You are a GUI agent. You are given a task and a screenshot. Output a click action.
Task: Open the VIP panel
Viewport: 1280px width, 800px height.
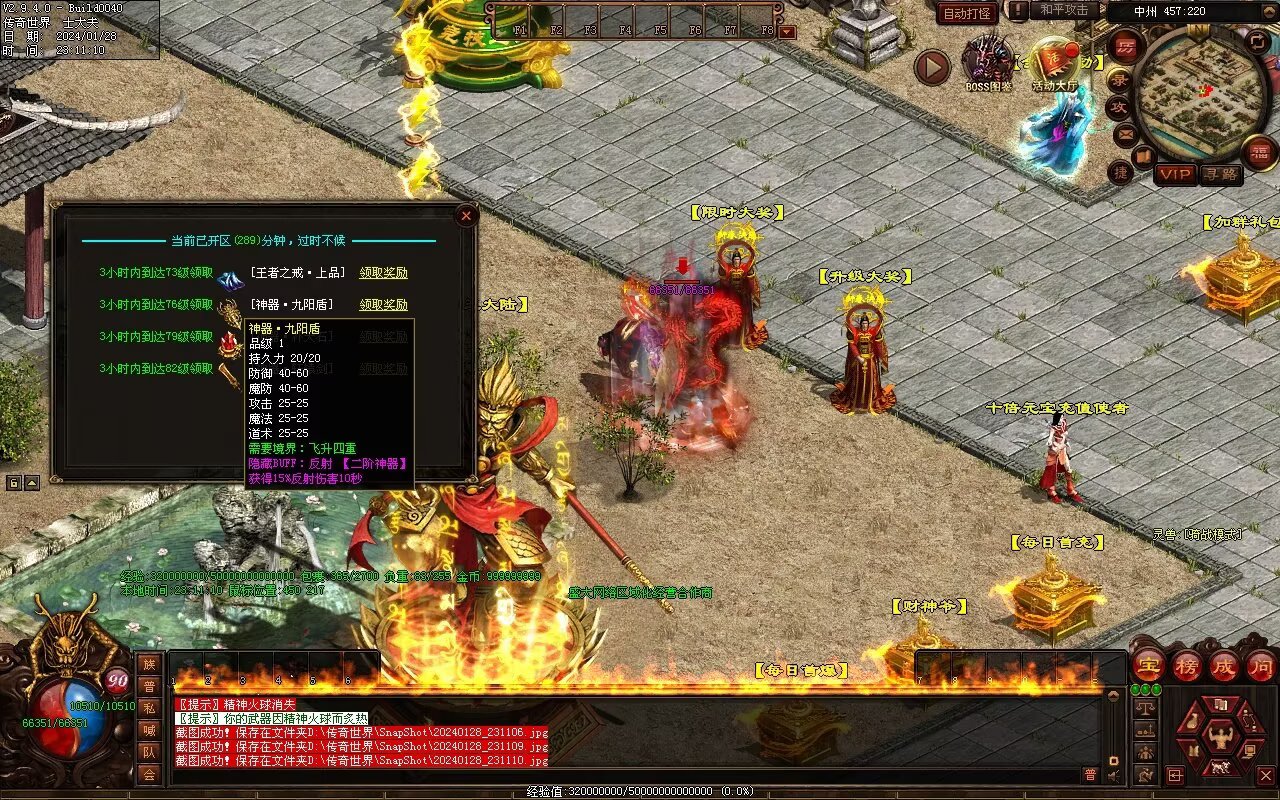pyautogui.click(x=1176, y=174)
